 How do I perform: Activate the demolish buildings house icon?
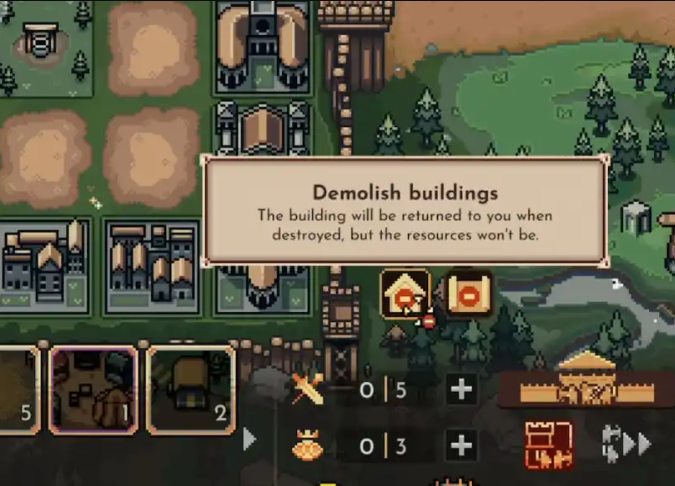406,295
